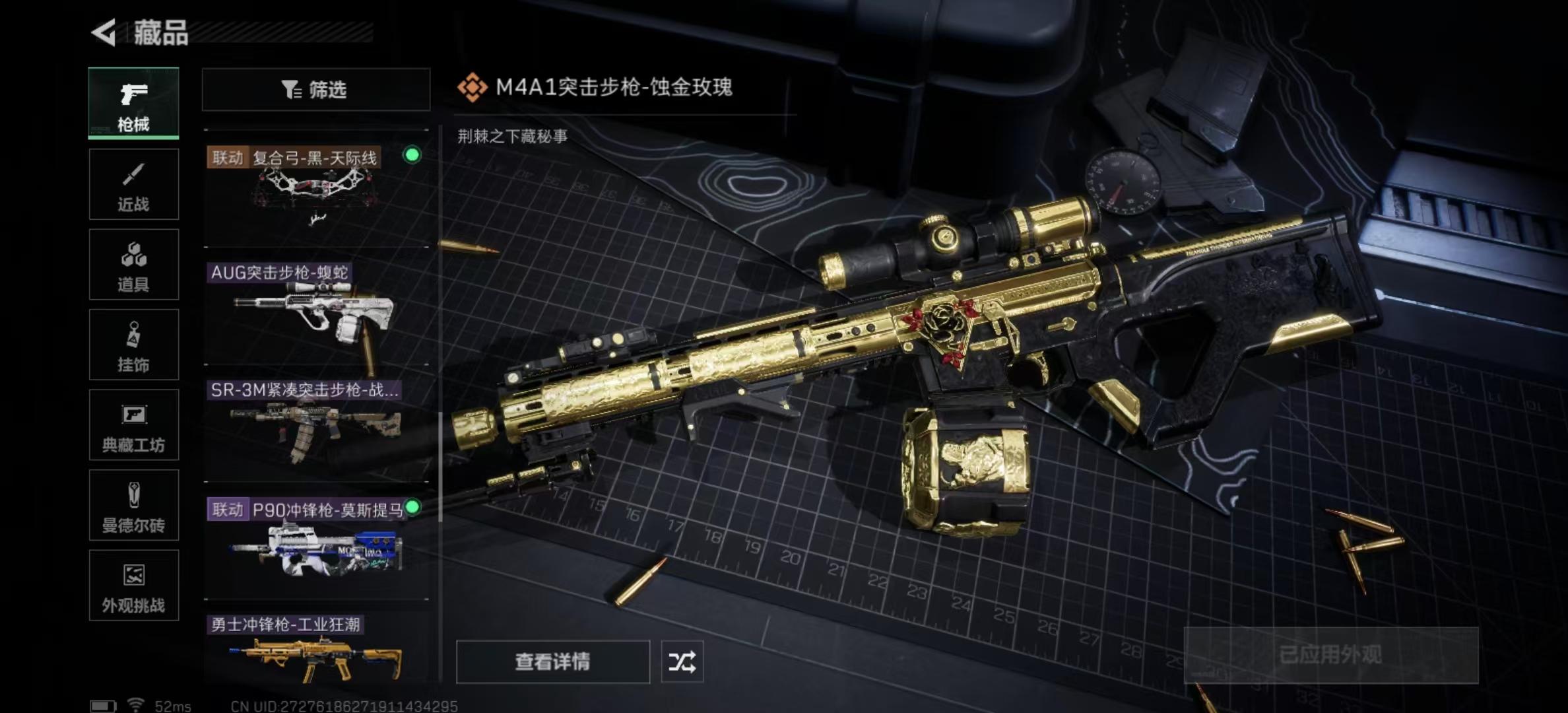This screenshot has width=1568, height=713.
Task: Open the 近战 melee category
Action: point(133,184)
